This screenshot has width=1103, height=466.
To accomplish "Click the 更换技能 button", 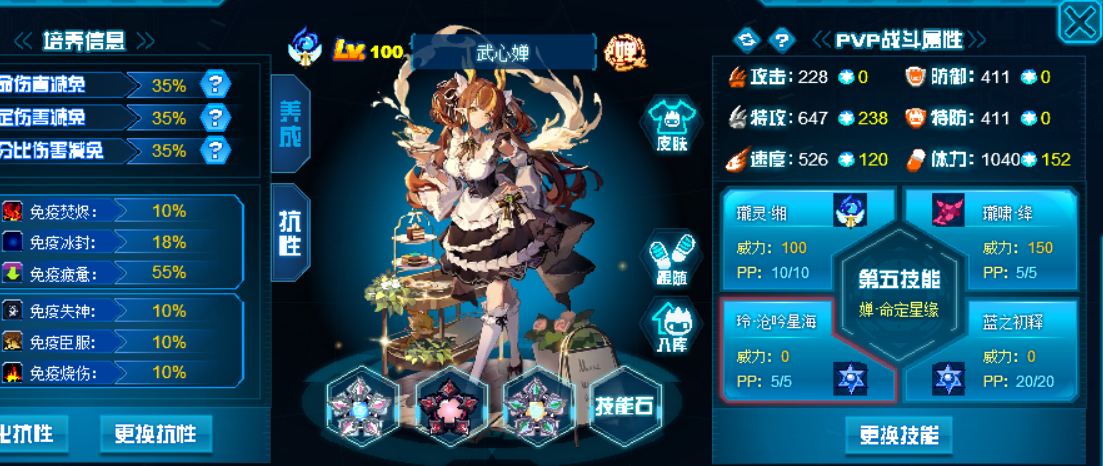I will (x=899, y=435).
